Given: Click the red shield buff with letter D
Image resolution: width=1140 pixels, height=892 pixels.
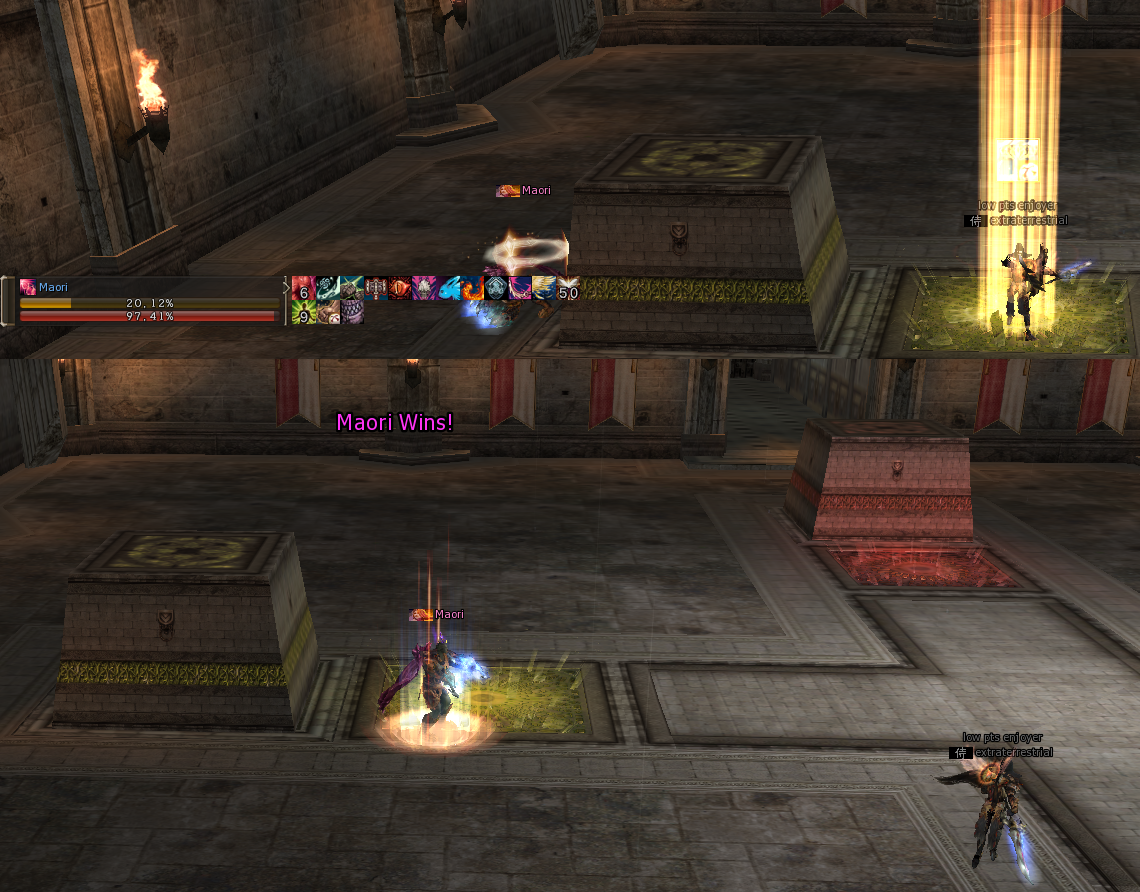Looking at the screenshot, I should [400, 288].
